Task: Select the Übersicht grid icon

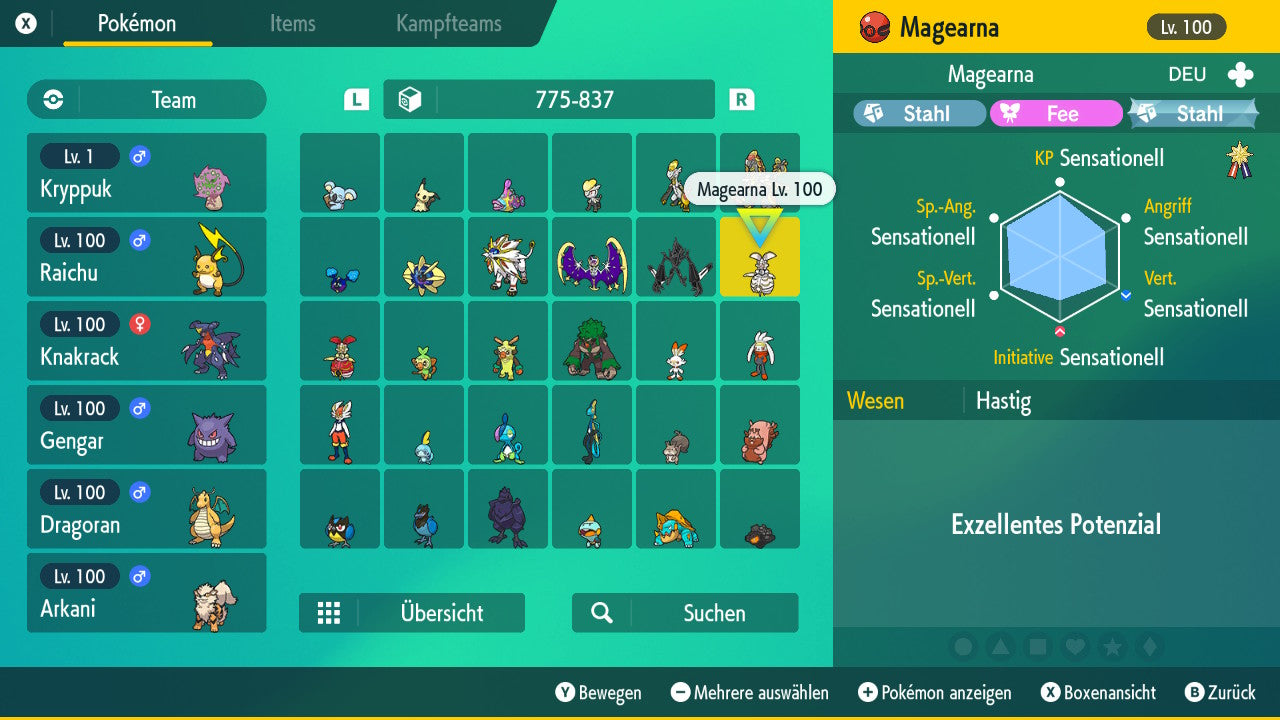Action: [330, 613]
